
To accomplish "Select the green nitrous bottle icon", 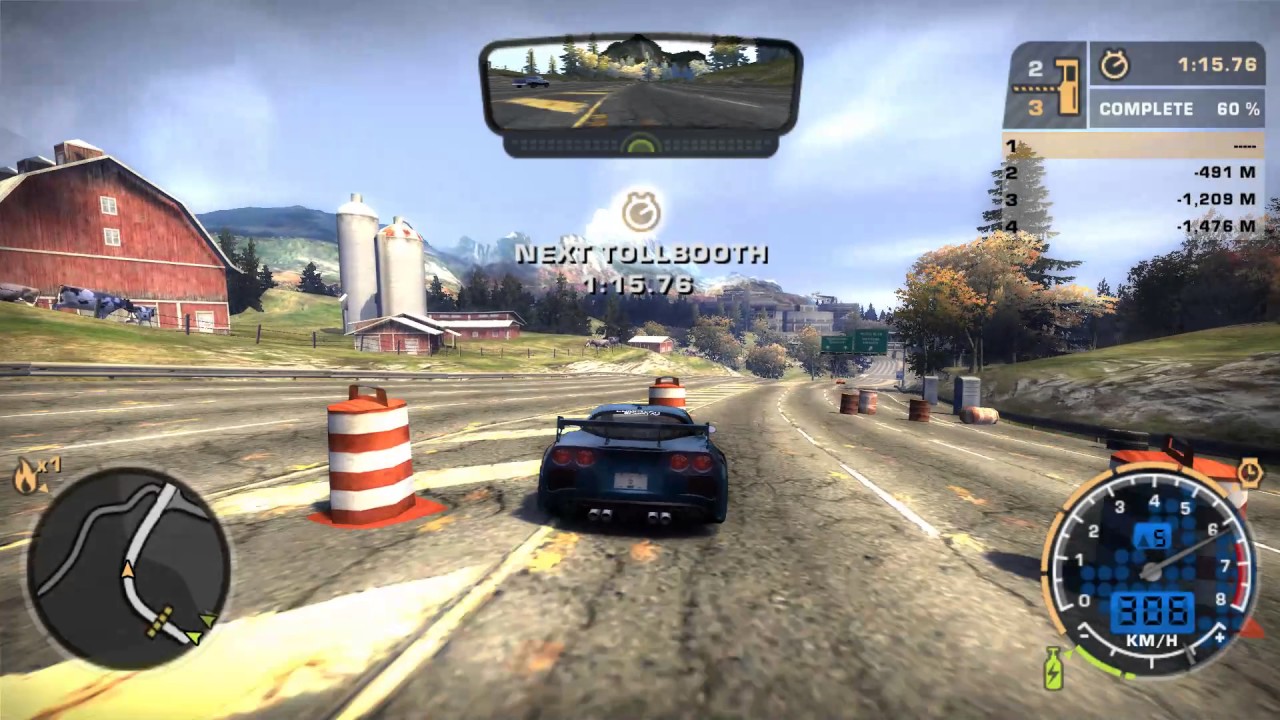I will click(1053, 670).
